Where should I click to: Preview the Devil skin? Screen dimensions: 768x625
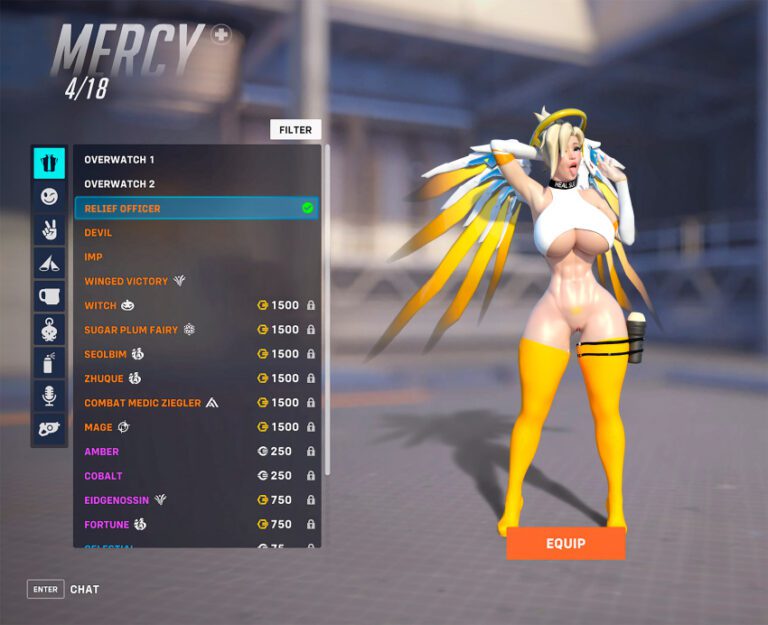tap(197, 233)
